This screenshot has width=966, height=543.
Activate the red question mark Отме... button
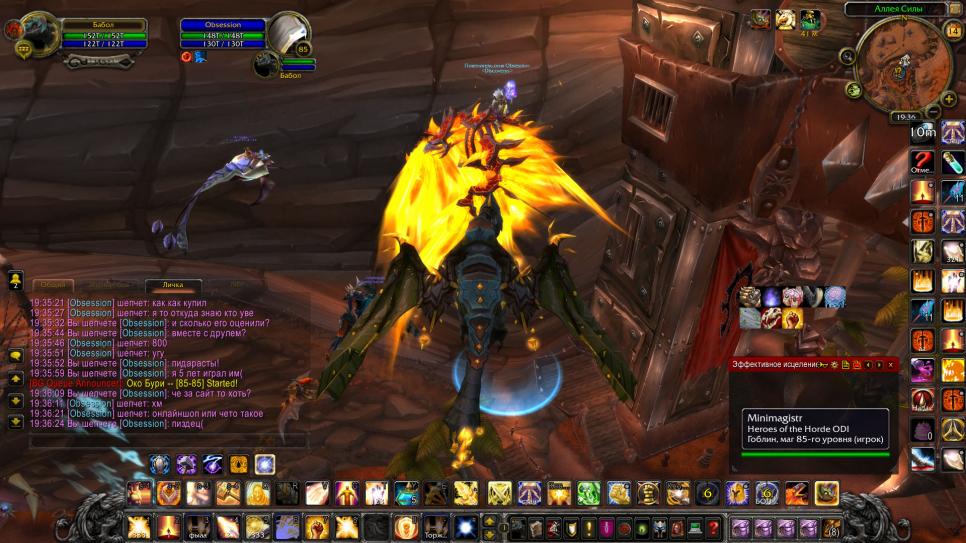point(923,164)
